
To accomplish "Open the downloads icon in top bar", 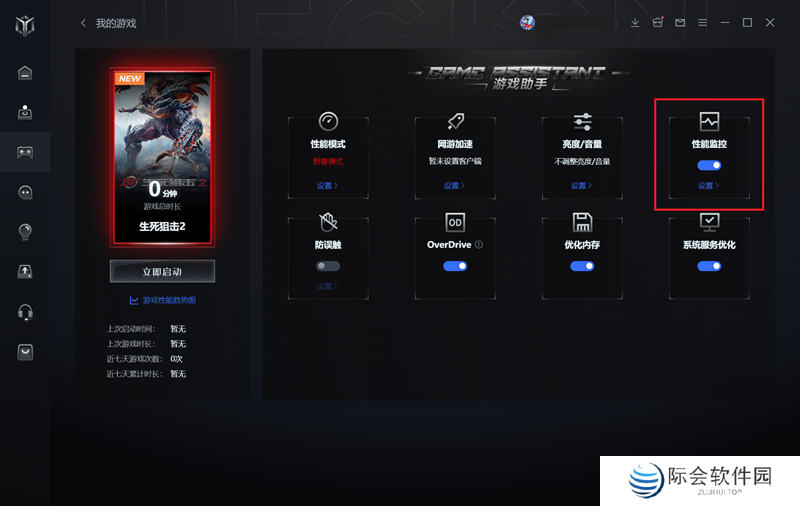I will (x=635, y=23).
